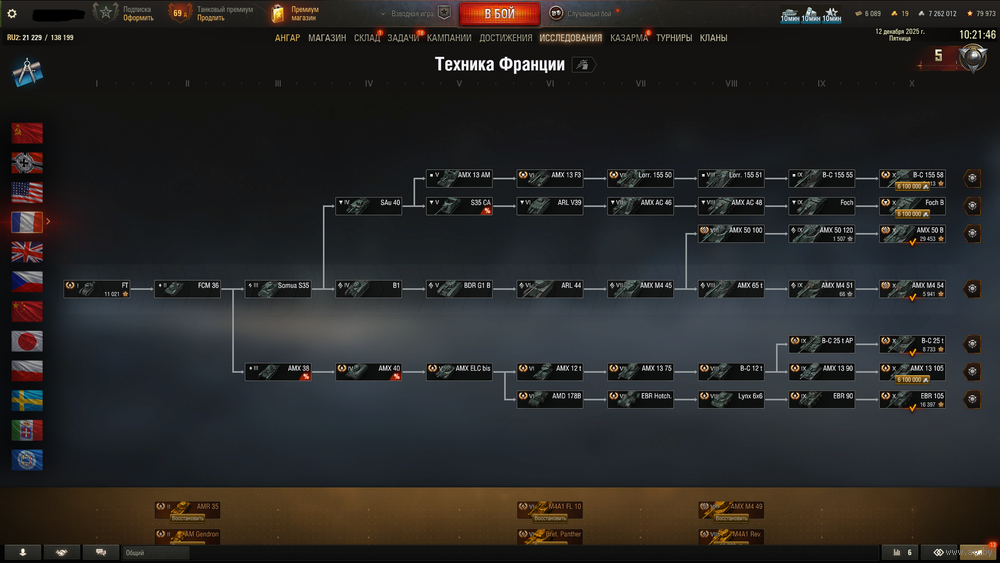Screen dimensions: 1000x563
Task: Select the AMX 50 B tank node
Action: (912, 234)
